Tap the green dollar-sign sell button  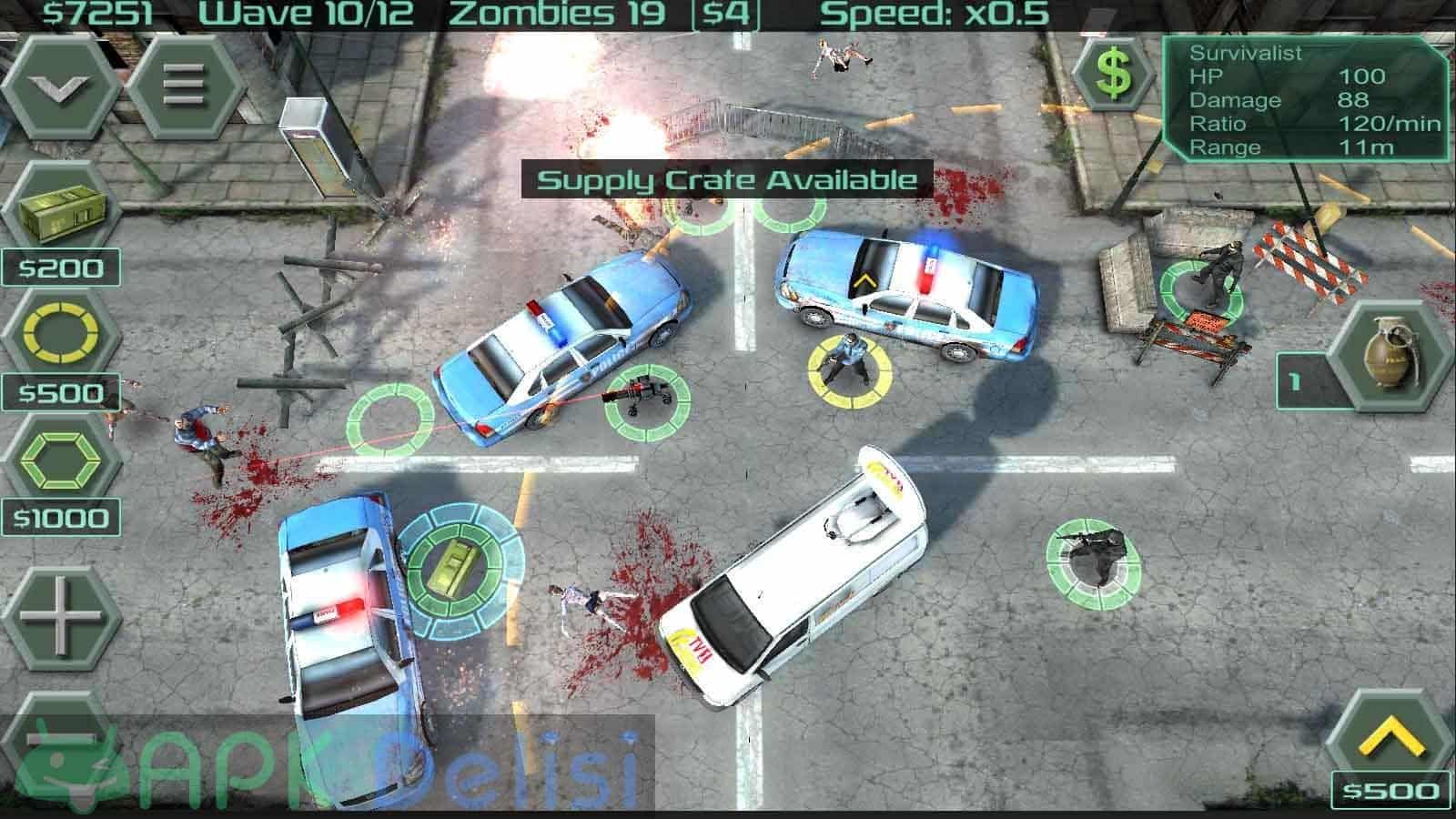1113,74
